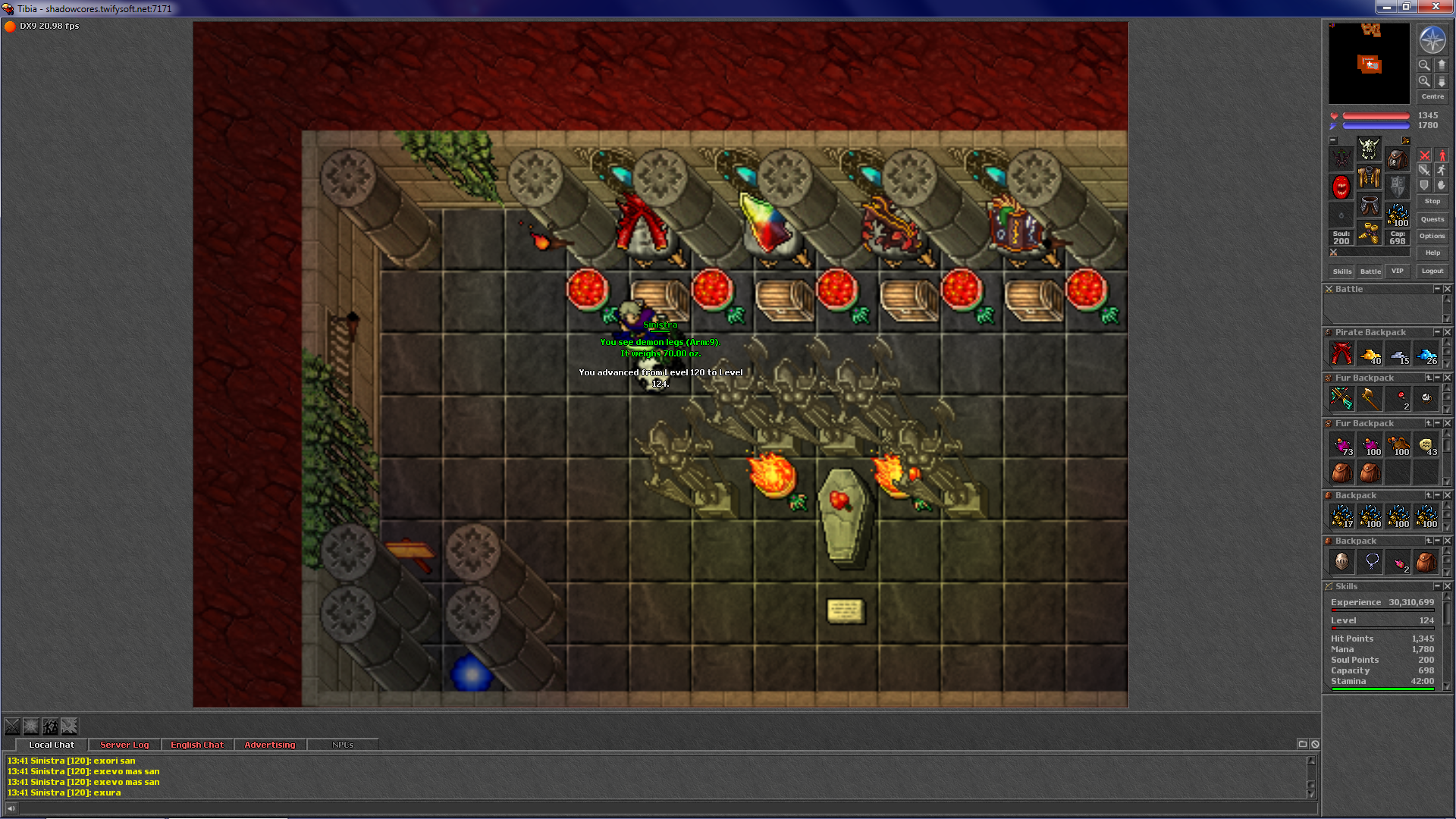
Task: Switch to the Server Log tab
Action: point(124,745)
